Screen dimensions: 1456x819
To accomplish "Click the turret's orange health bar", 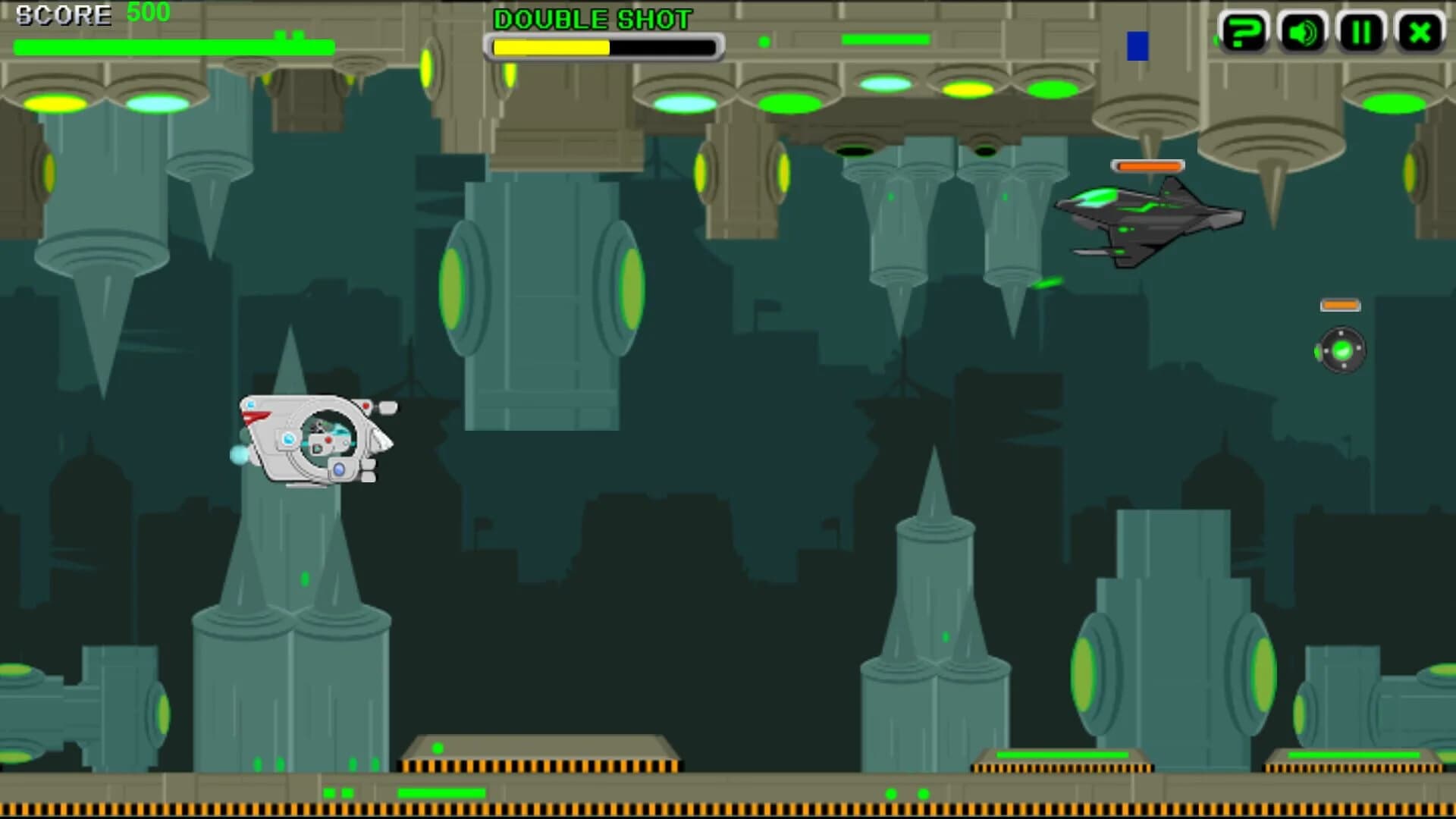I will (x=1338, y=305).
